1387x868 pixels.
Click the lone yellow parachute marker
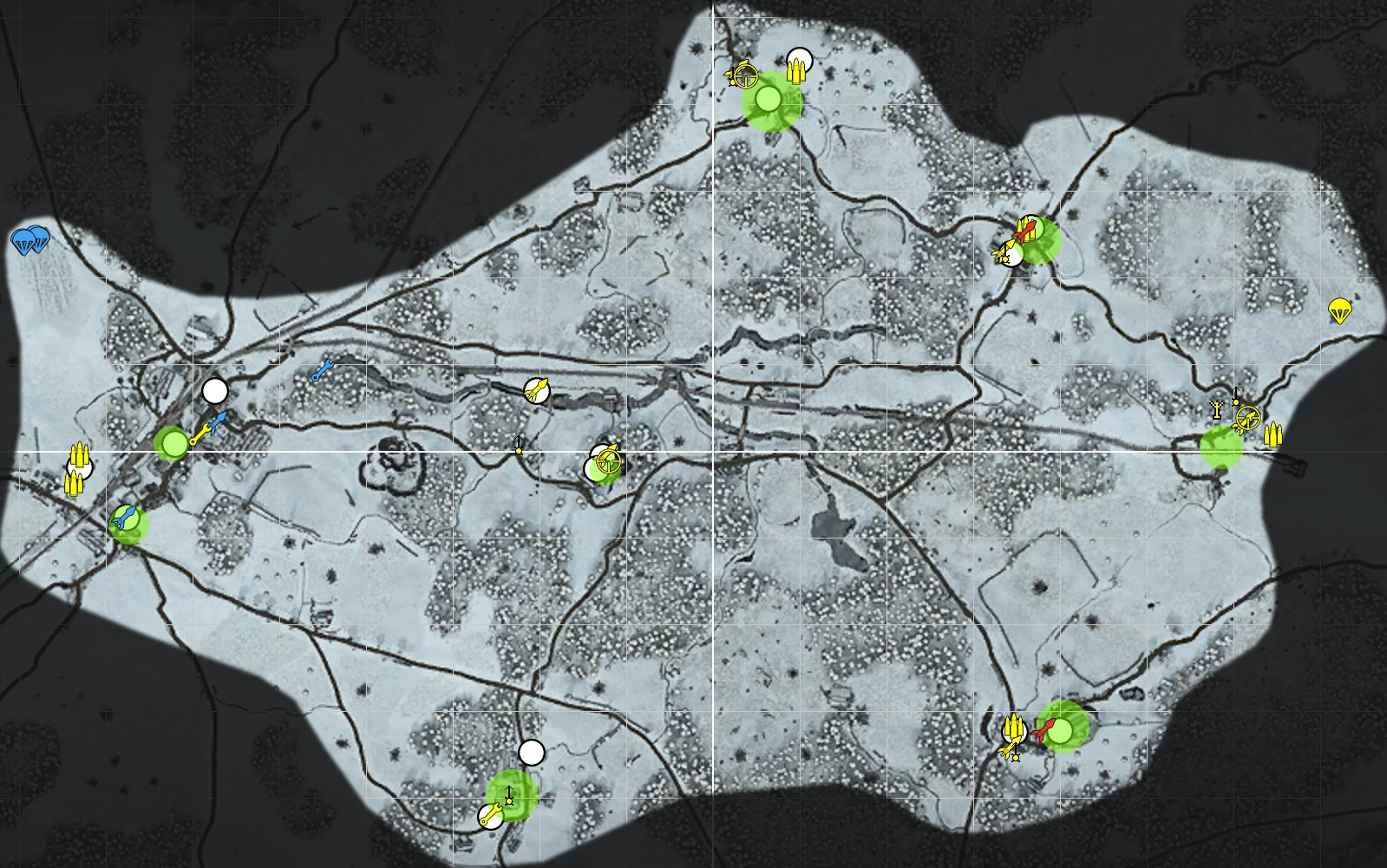tap(1339, 310)
